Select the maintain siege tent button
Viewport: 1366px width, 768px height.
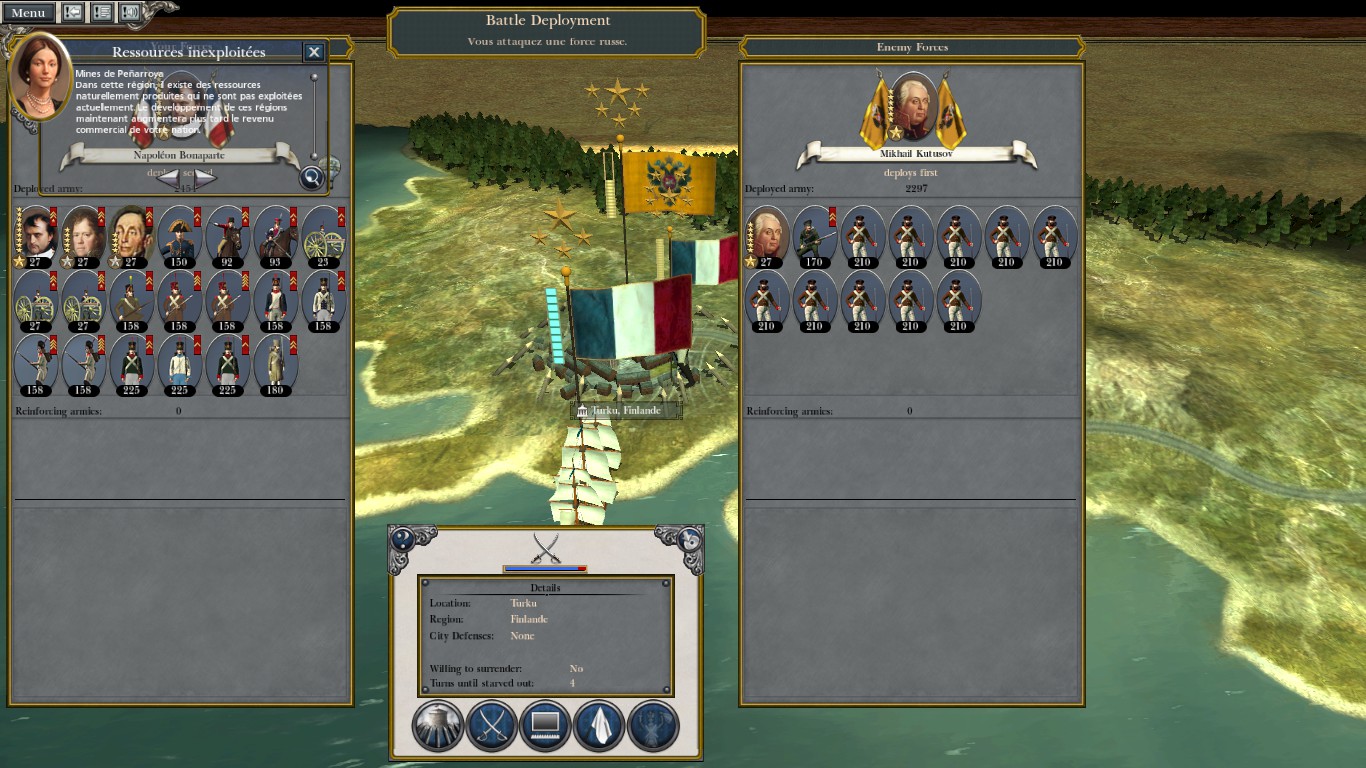438,725
